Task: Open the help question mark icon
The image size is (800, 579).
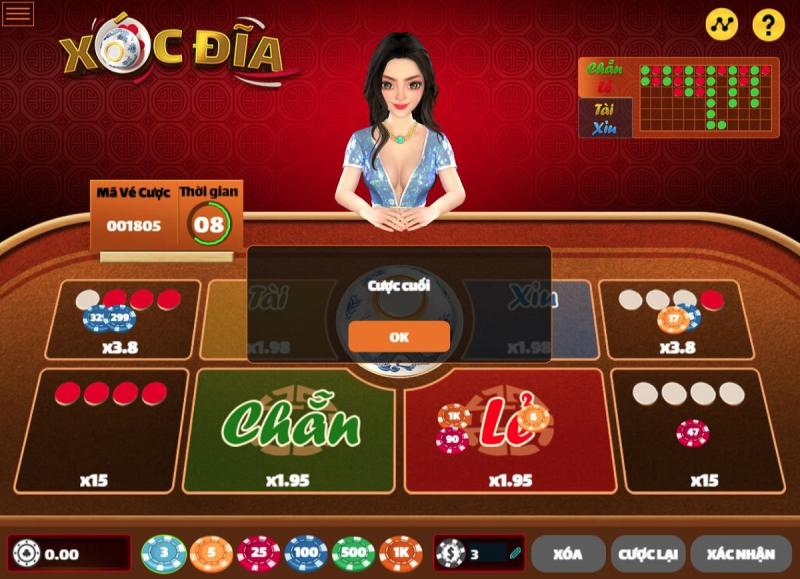Action: pyautogui.click(x=768, y=25)
